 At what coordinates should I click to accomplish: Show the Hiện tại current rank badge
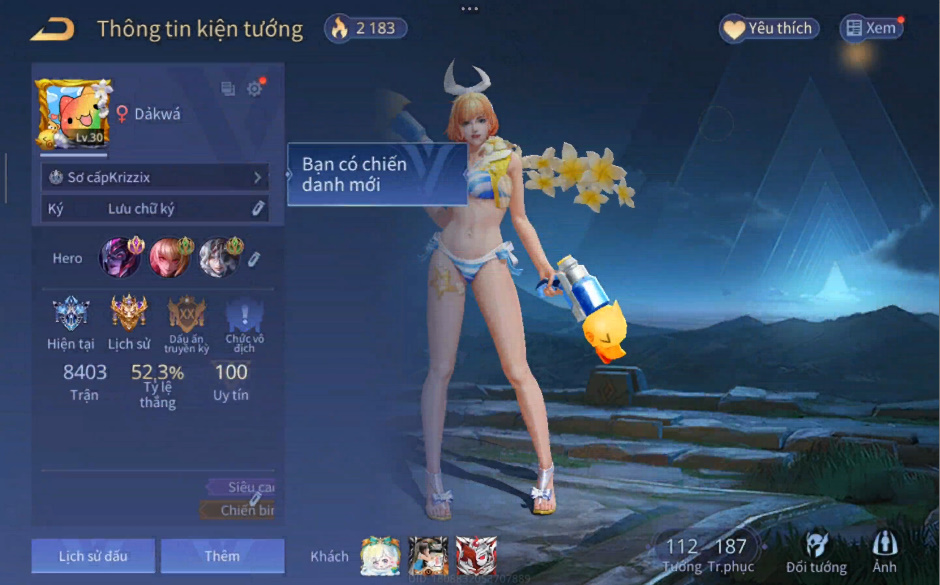click(x=71, y=314)
